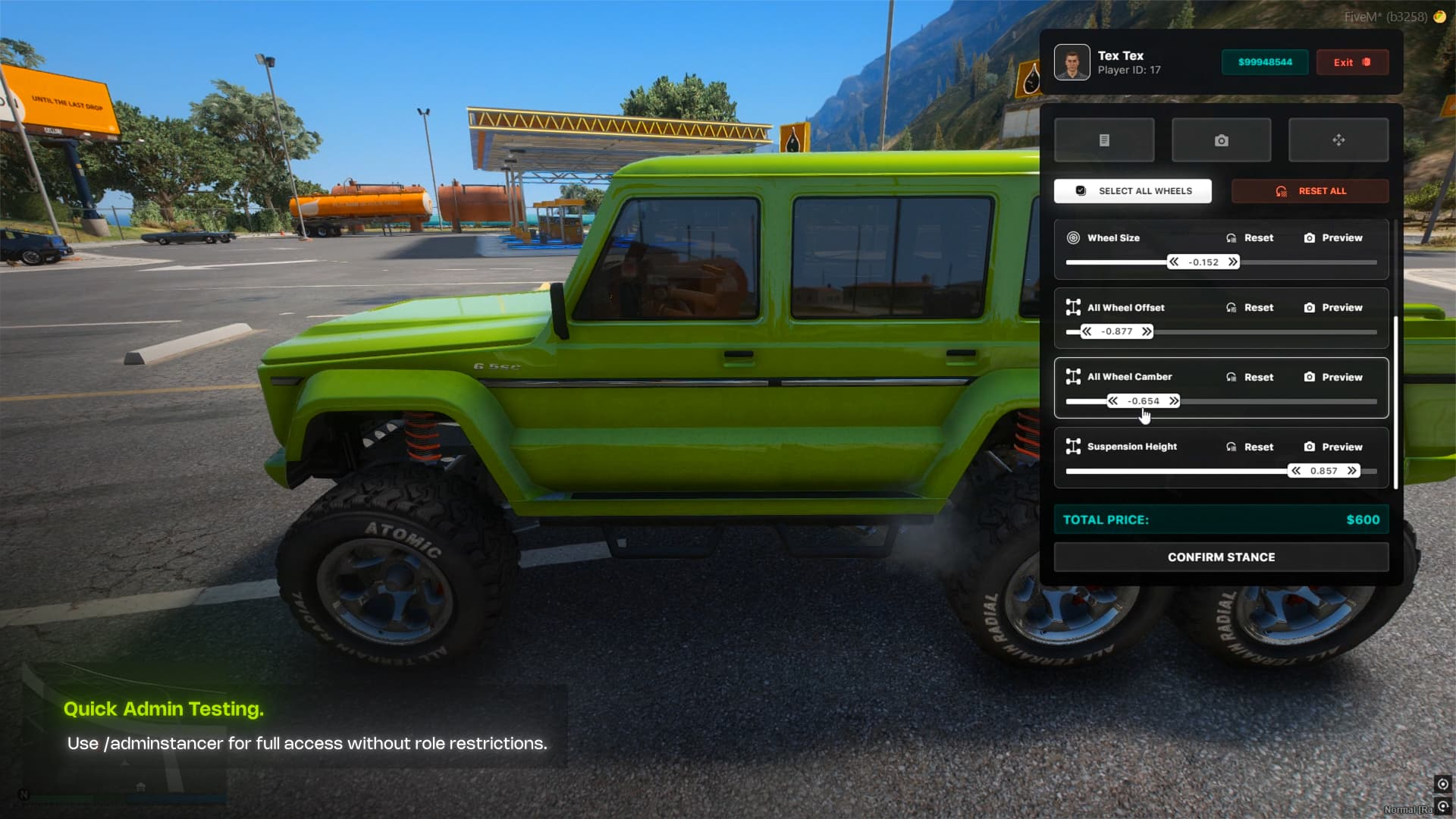Image resolution: width=1456 pixels, height=819 pixels.
Task: Click the Exit button
Action: tap(1352, 62)
